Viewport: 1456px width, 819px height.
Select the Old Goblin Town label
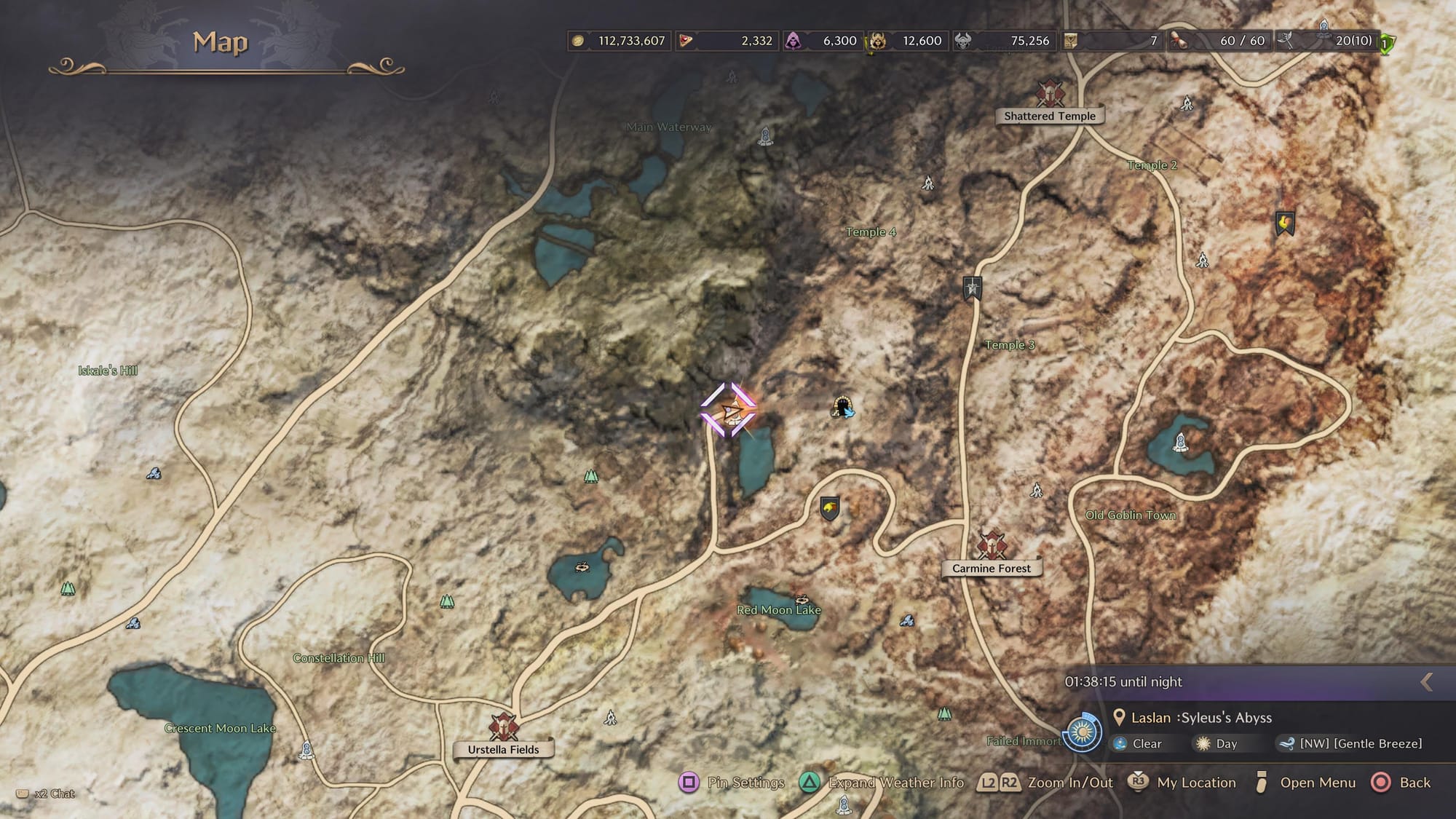coord(1130,515)
